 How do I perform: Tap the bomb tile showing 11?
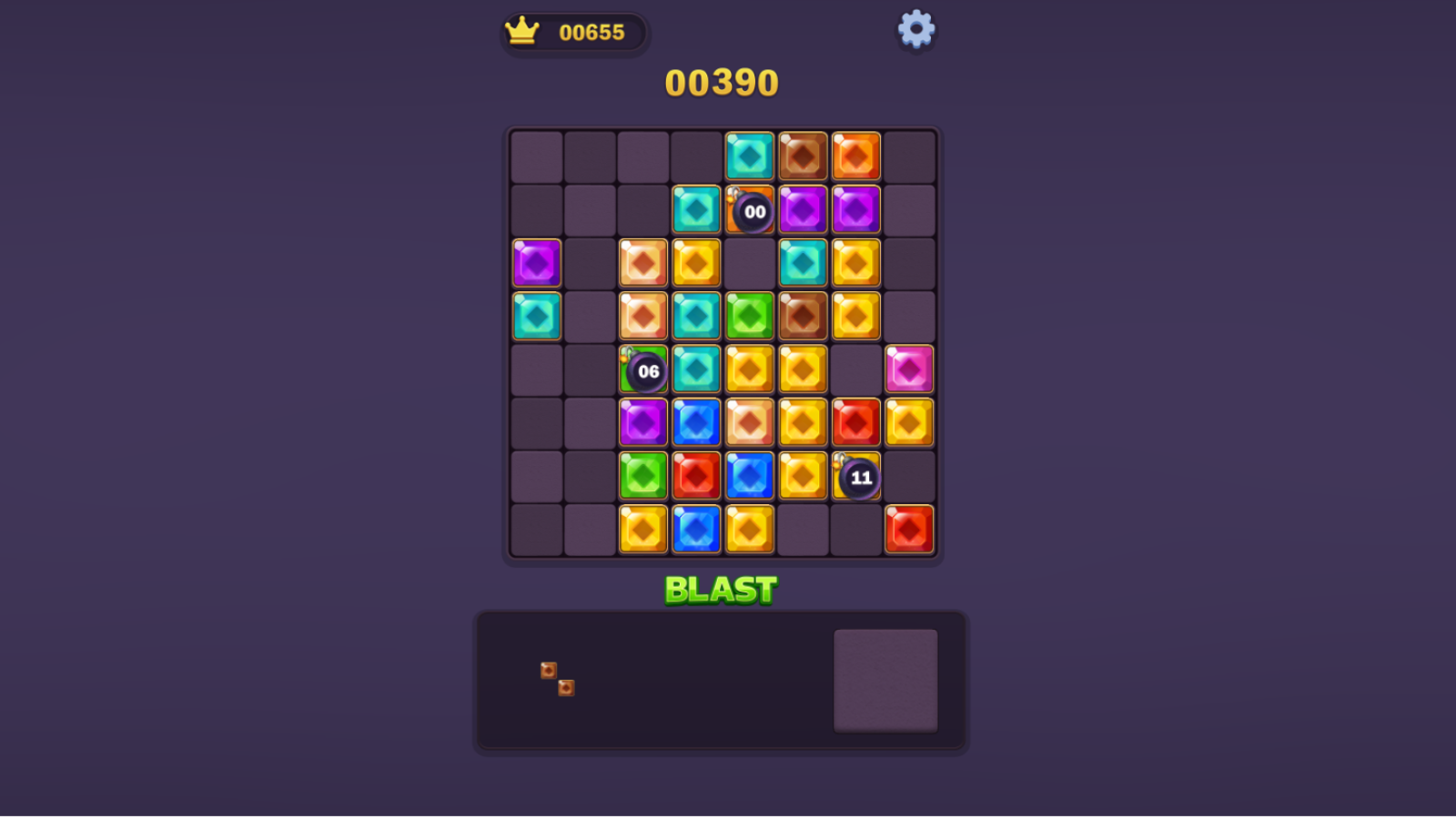click(x=859, y=476)
